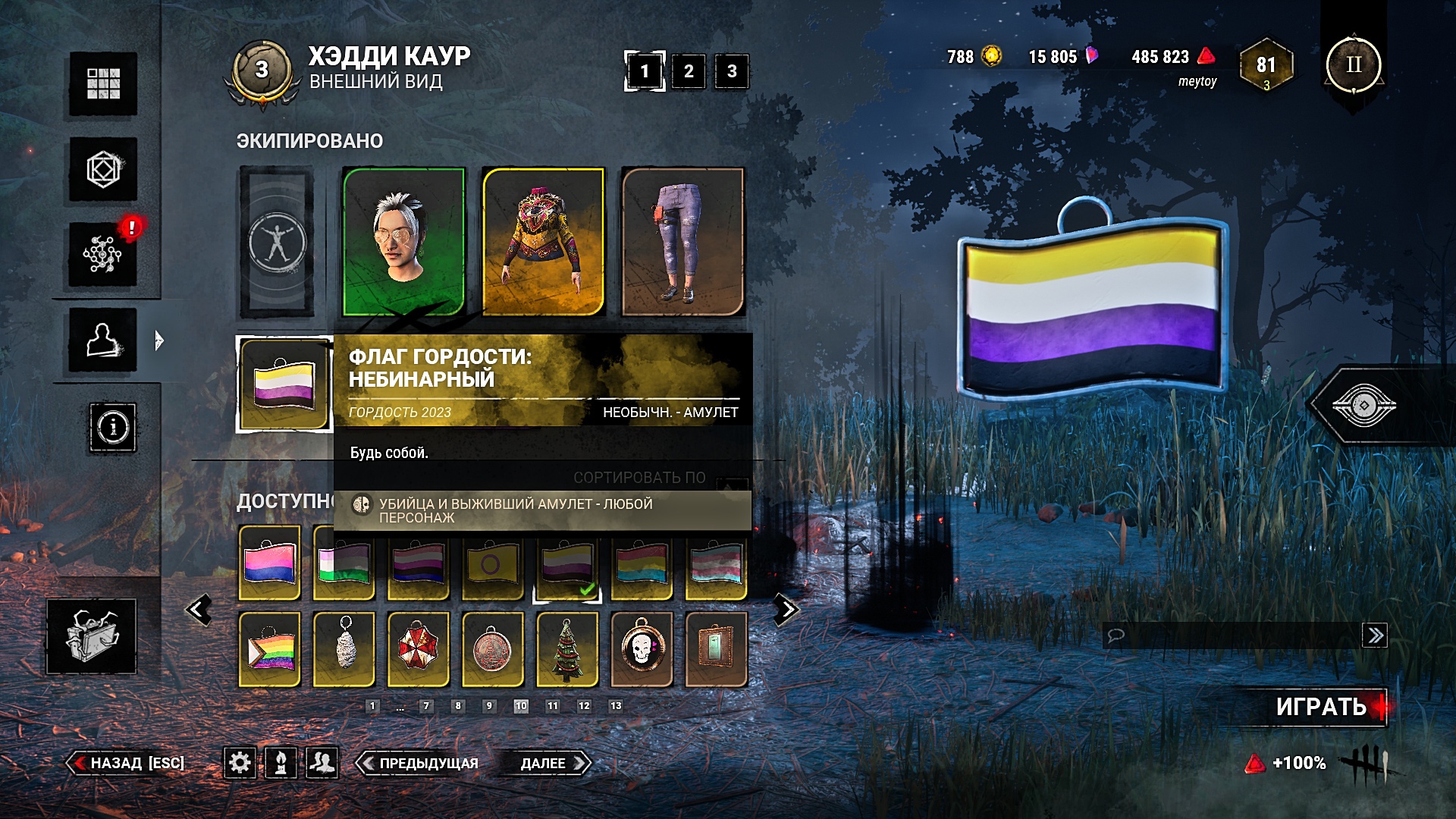The image size is (1456, 819).
Task: Select loadout preset 3
Action: 731,71
